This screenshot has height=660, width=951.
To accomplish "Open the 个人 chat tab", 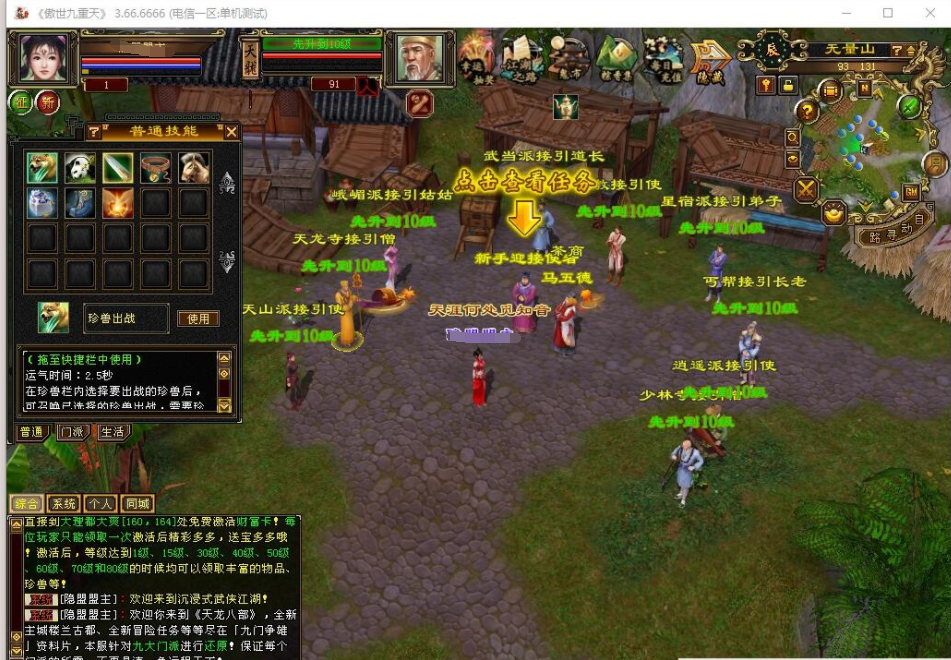I will [x=99, y=503].
